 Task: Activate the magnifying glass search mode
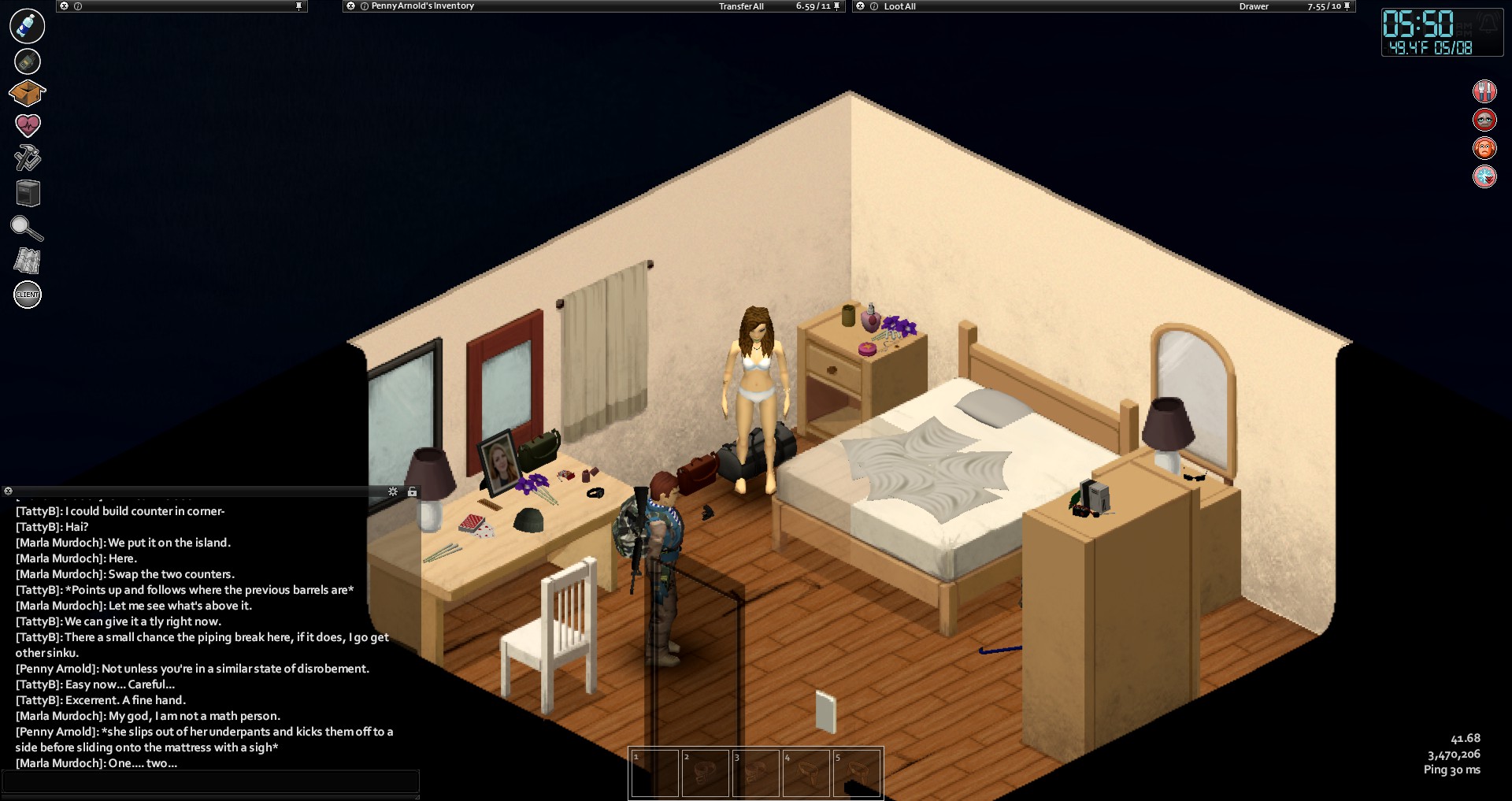point(27,228)
